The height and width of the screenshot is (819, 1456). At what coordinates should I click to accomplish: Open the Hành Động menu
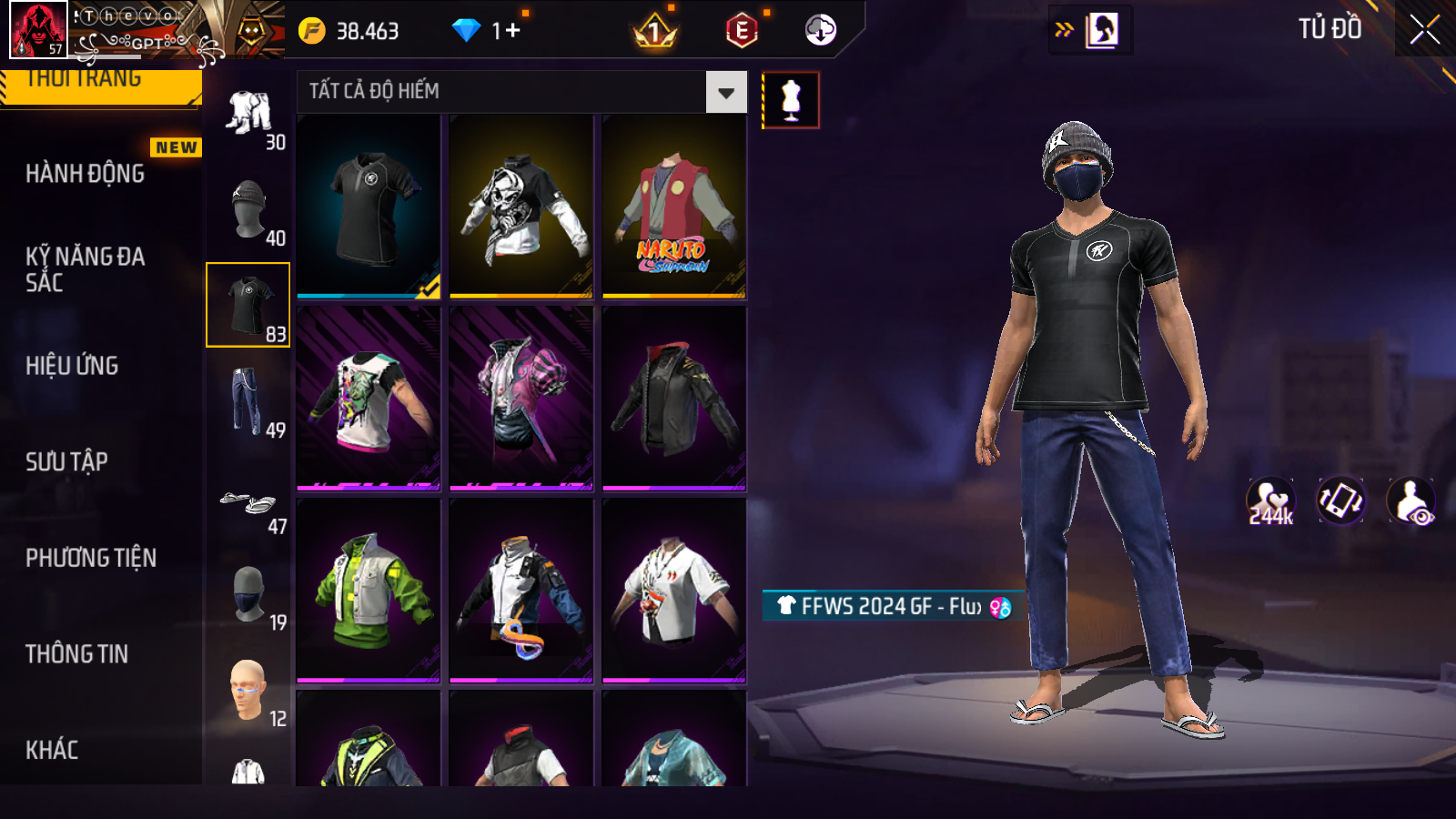tap(86, 173)
